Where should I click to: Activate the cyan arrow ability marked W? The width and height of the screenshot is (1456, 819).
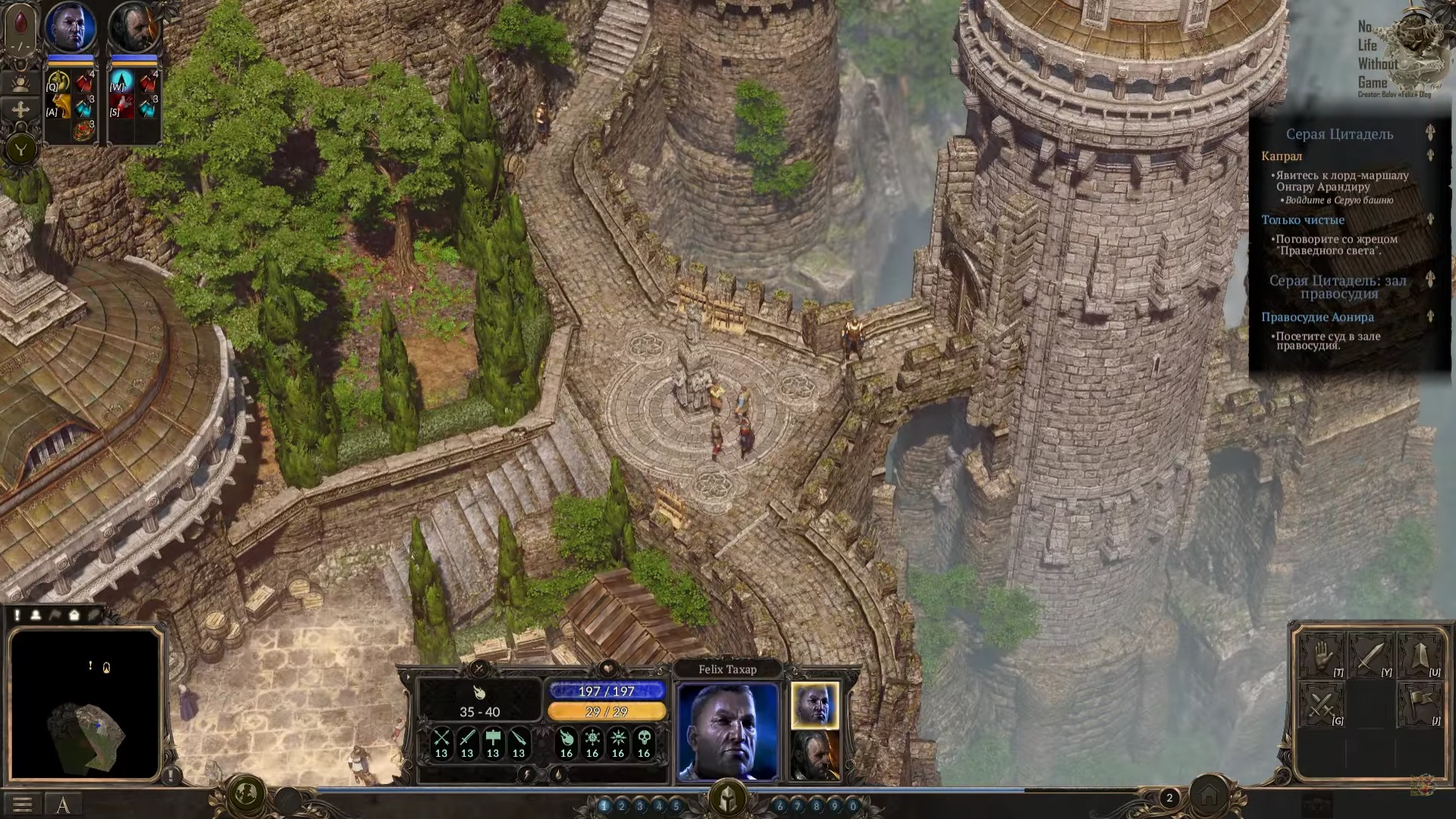coord(121,81)
